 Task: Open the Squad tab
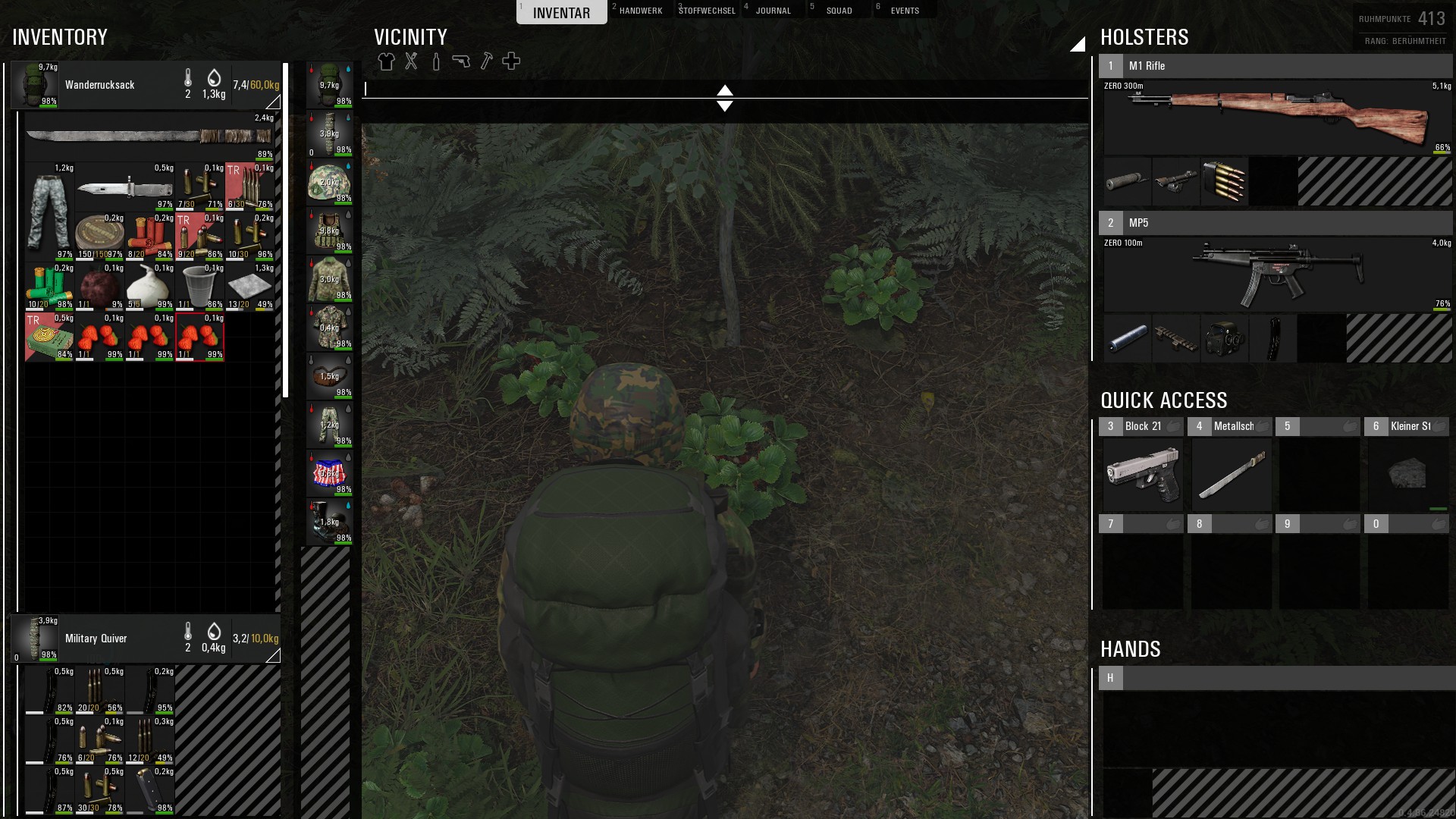839,11
